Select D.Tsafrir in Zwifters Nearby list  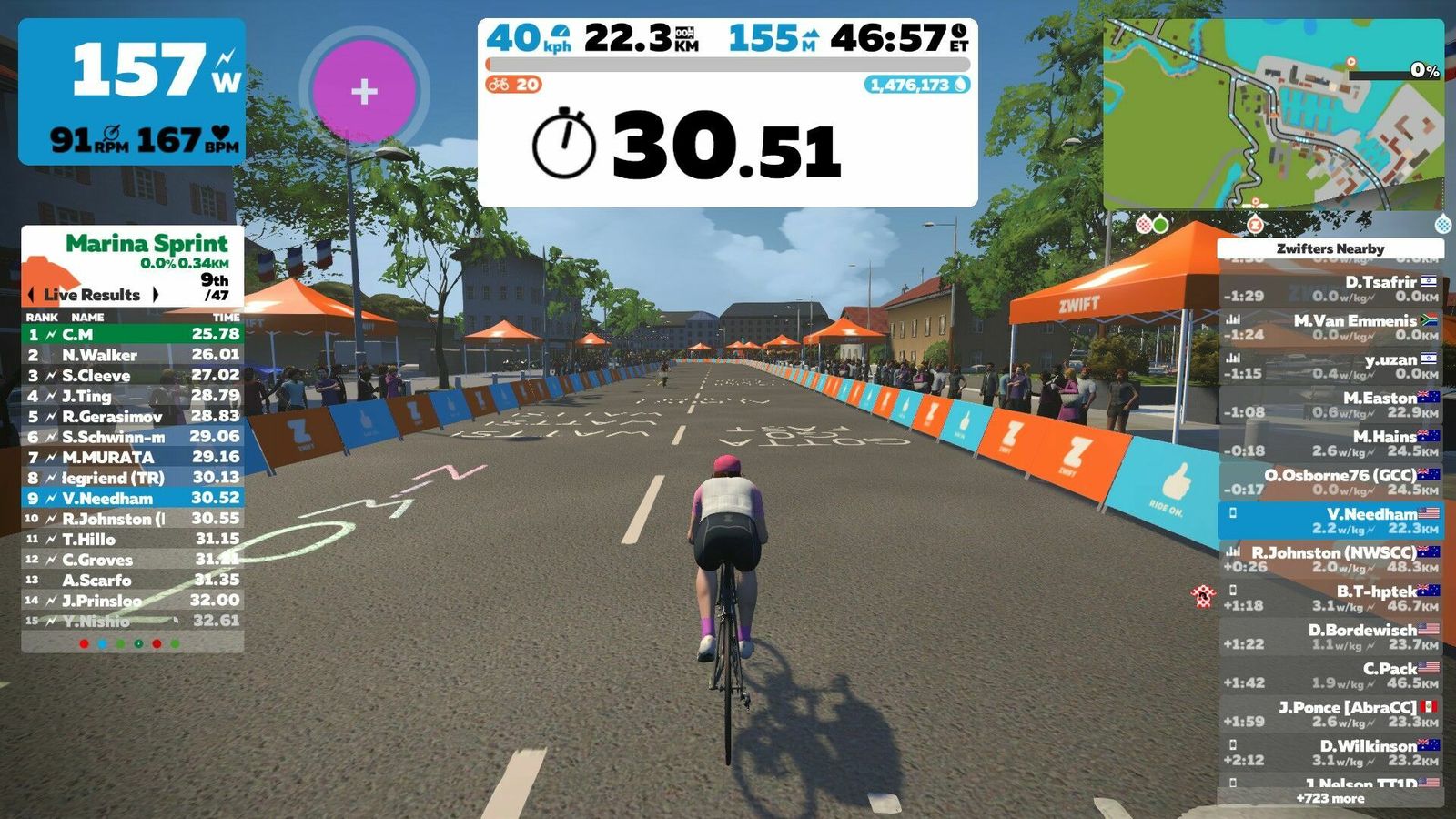(x=1330, y=288)
